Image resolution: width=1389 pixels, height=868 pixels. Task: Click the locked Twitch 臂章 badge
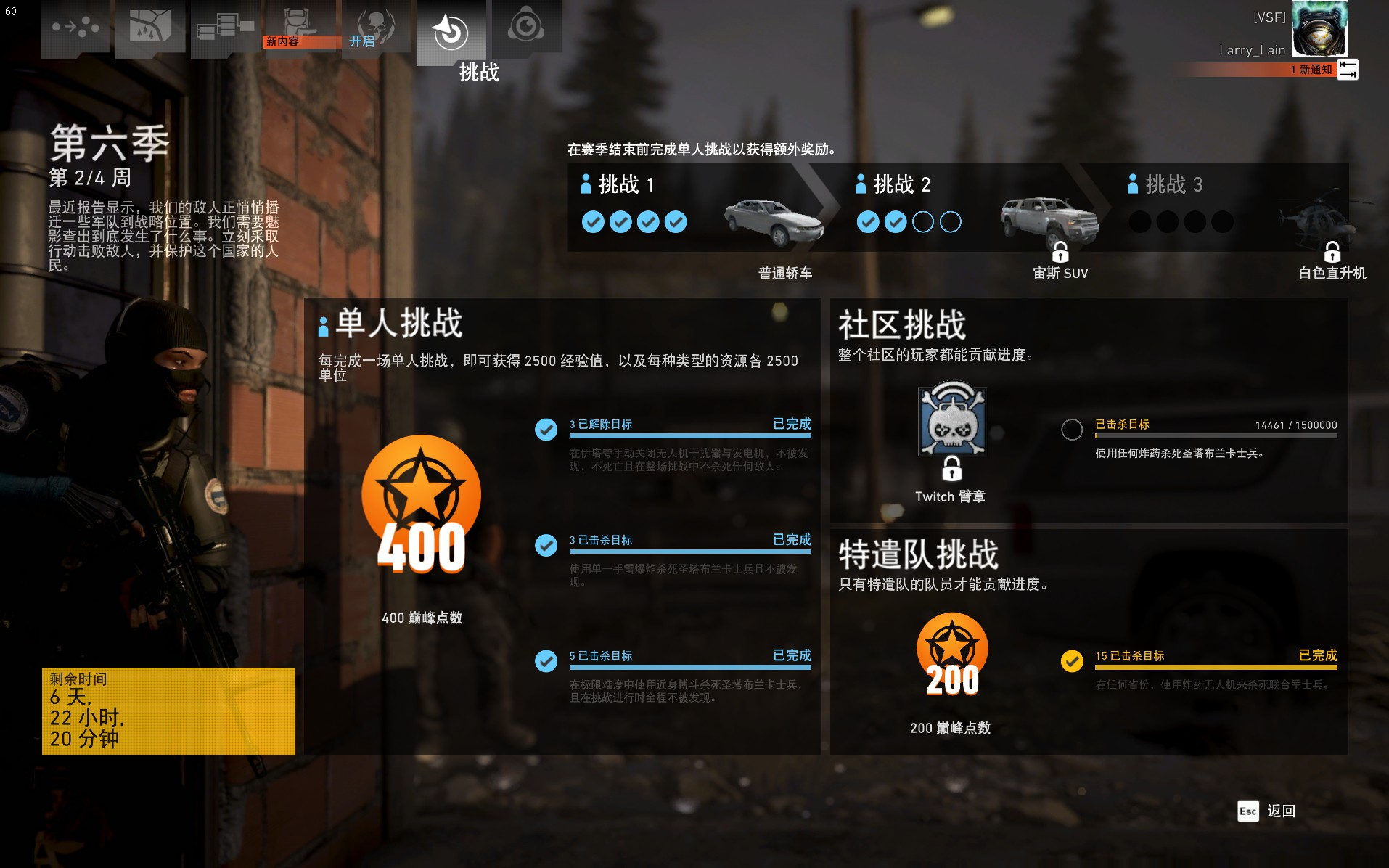tap(951, 425)
